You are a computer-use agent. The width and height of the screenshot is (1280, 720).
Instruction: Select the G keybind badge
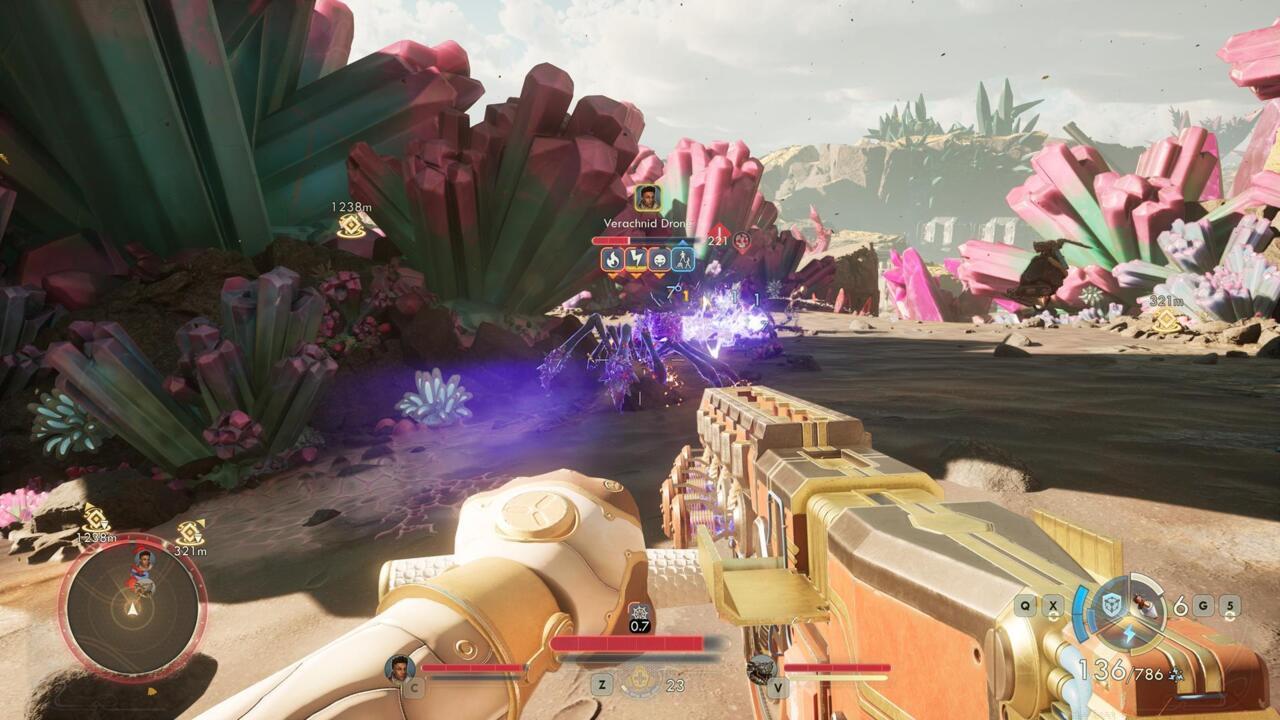[1202, 605]
